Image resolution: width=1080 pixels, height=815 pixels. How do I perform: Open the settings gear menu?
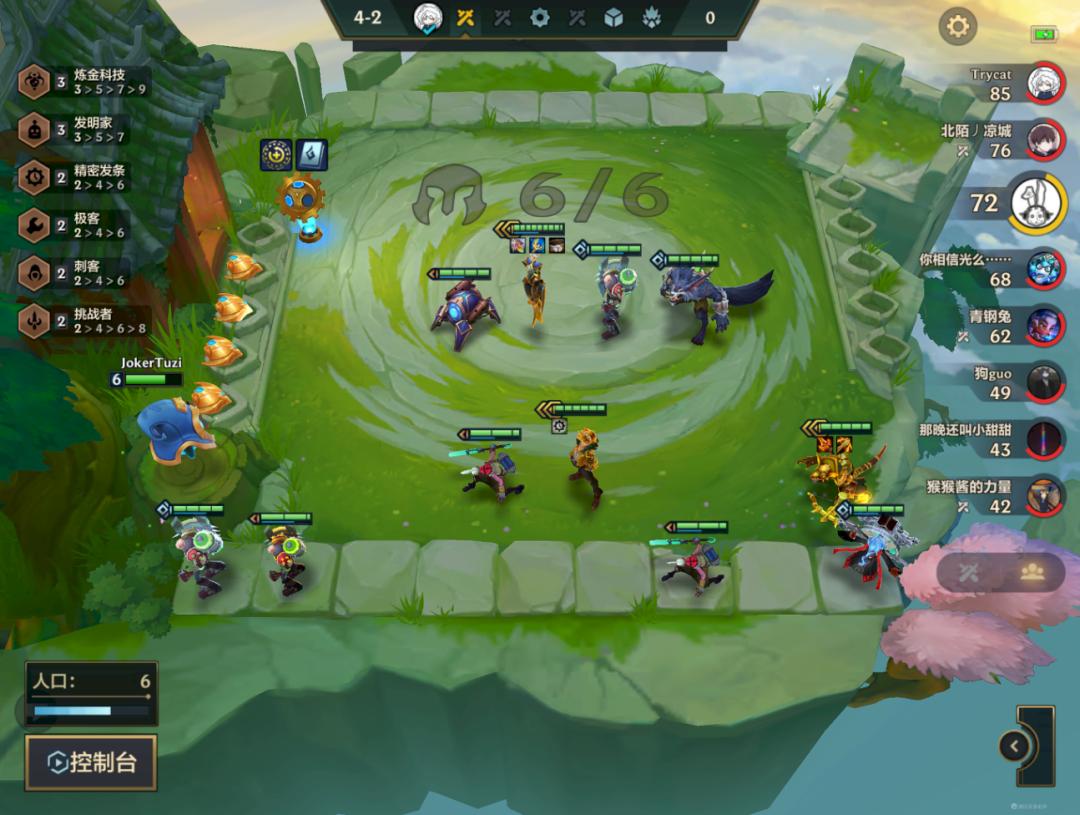(957, 26)
